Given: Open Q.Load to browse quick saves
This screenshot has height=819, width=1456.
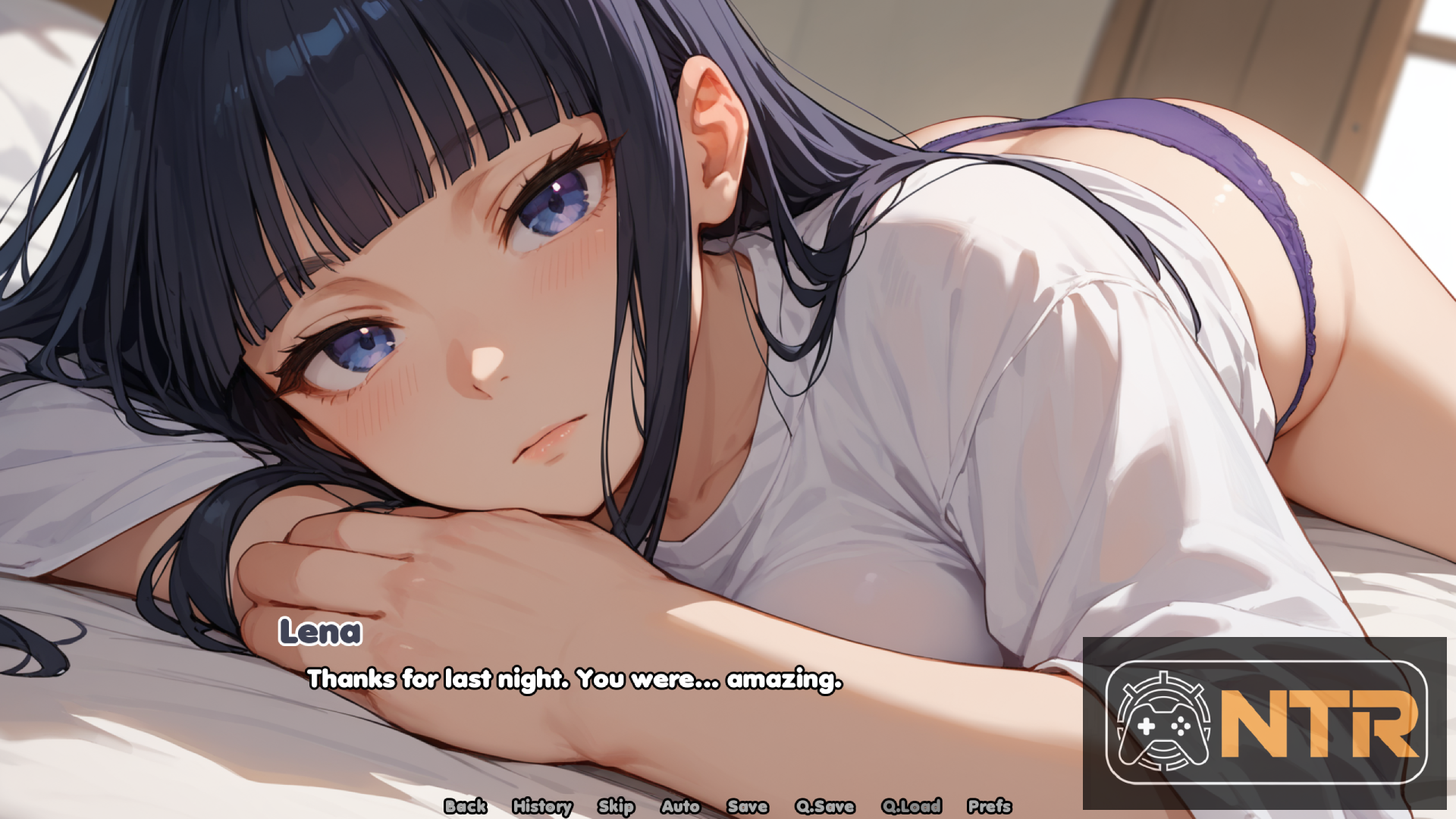Looking at the screenshot, I should (x=913, y=807).
